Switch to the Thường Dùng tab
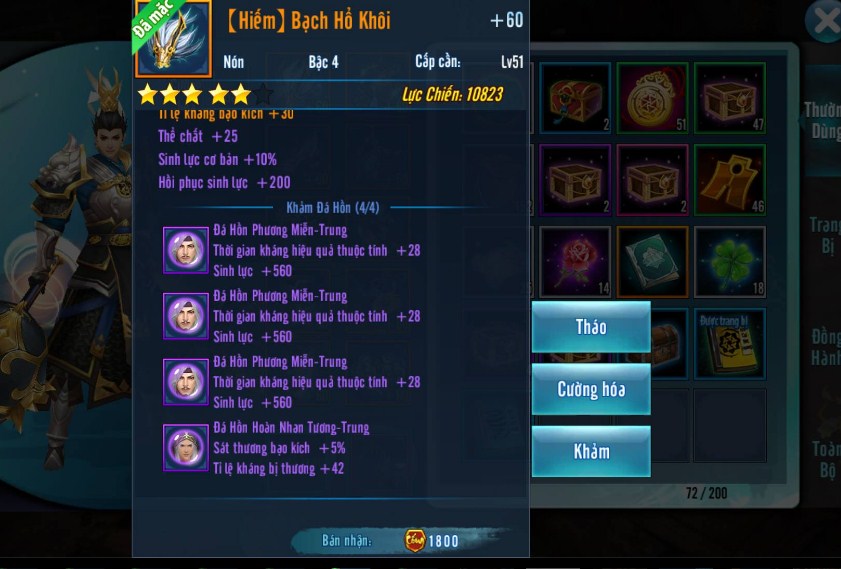The image size is (841, 569). (822, 120)
